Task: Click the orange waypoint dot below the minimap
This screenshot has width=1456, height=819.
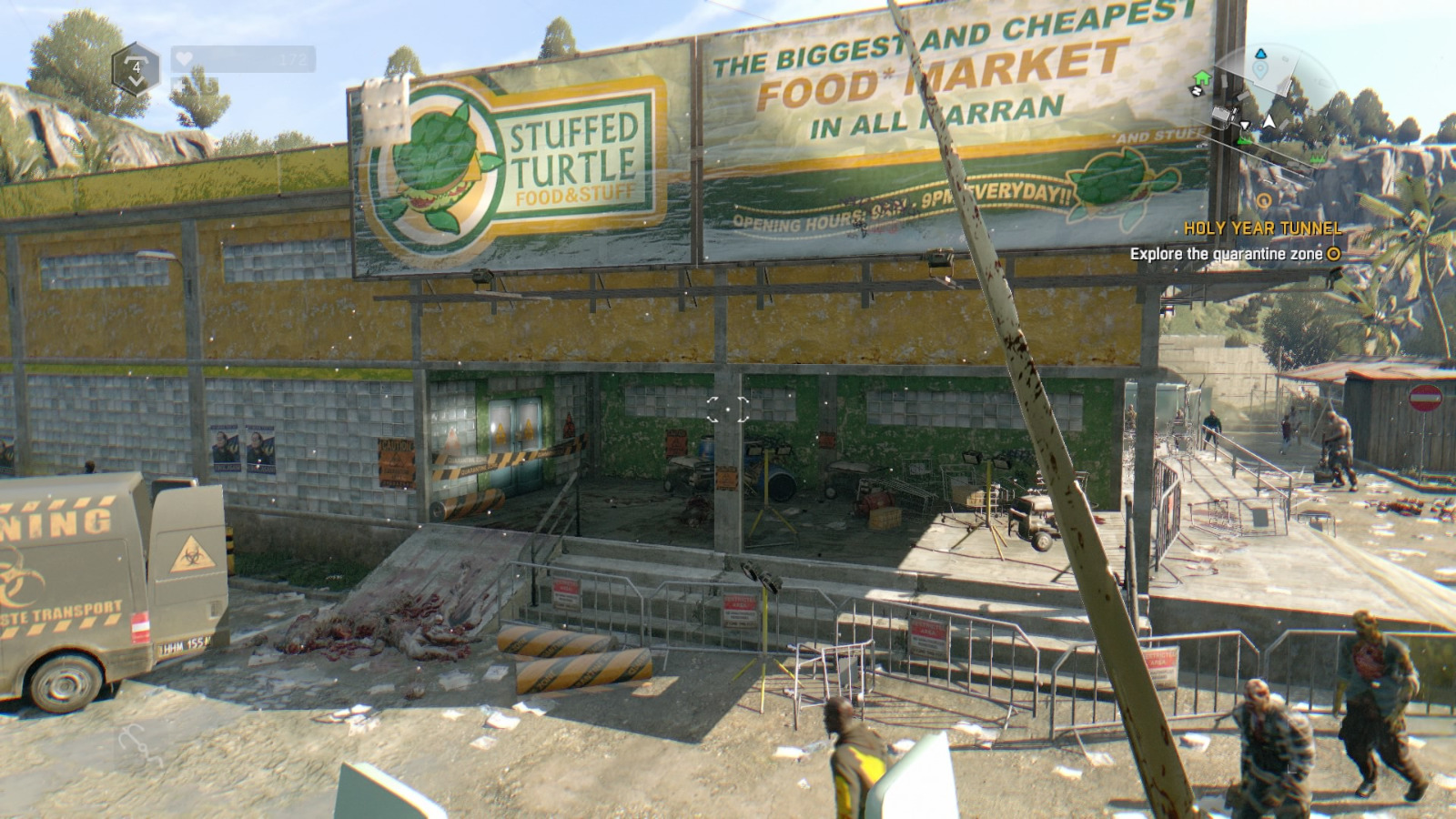Action: pyautogui.click(x=1264, y=199)
